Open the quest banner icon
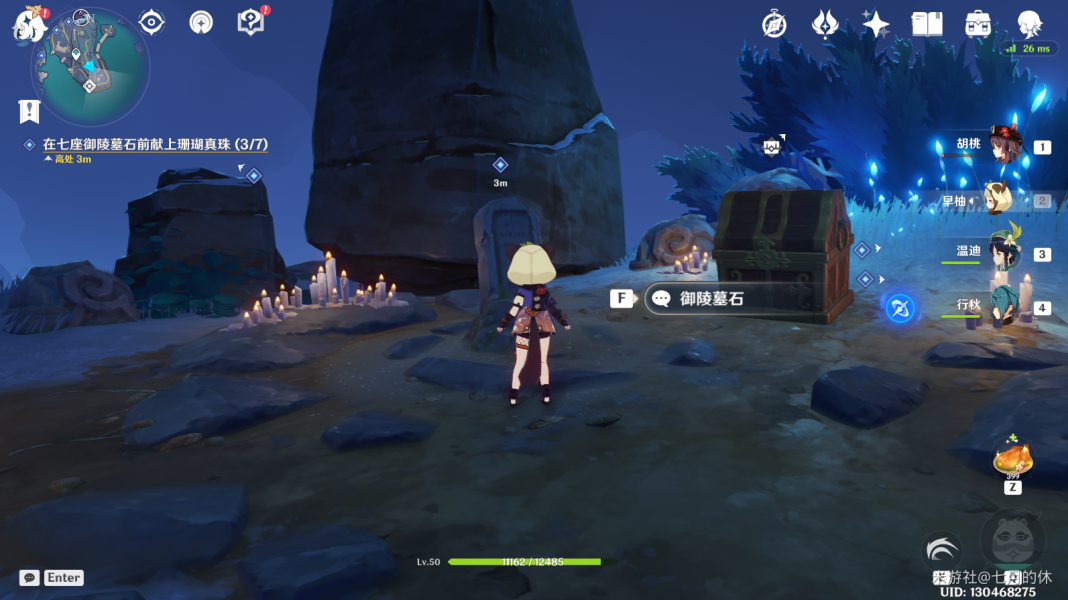 point(29,110)
